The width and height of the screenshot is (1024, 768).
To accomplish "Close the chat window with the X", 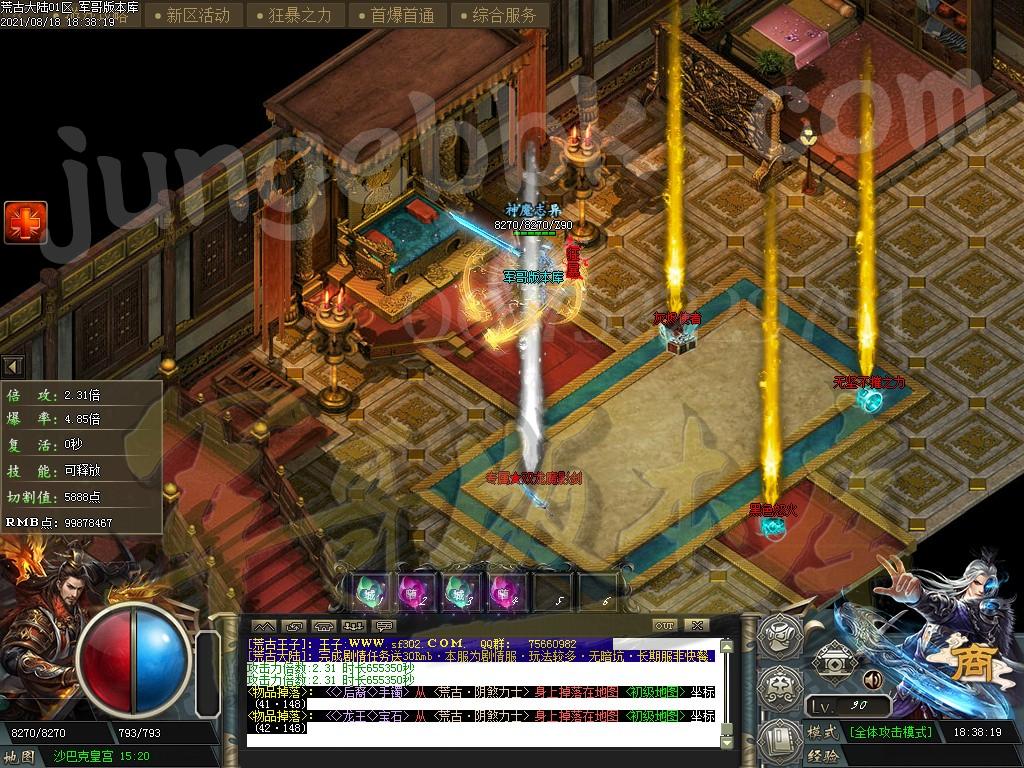I will point(696,625).
